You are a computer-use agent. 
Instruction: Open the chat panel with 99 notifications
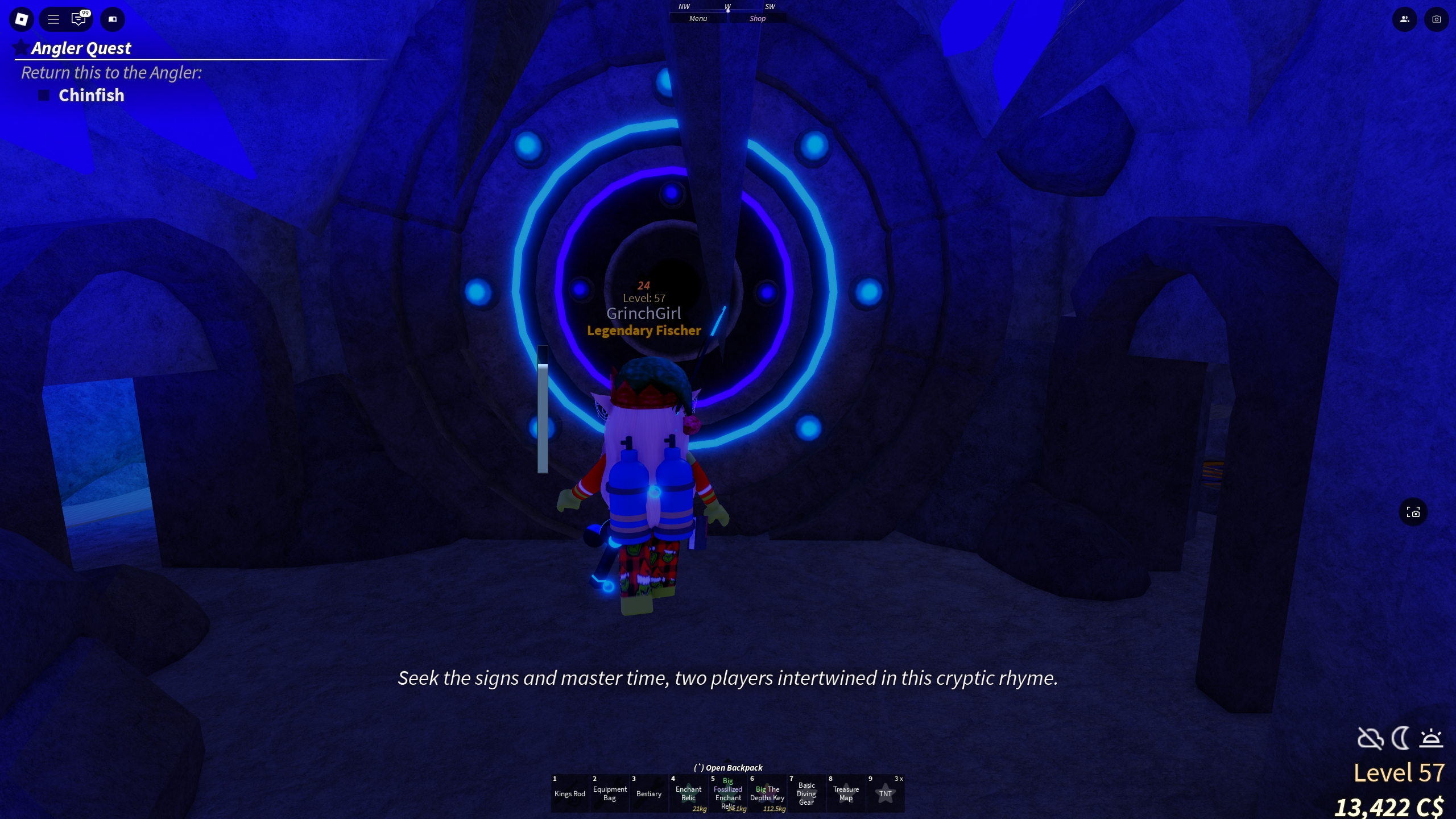(x=78, y=19)
